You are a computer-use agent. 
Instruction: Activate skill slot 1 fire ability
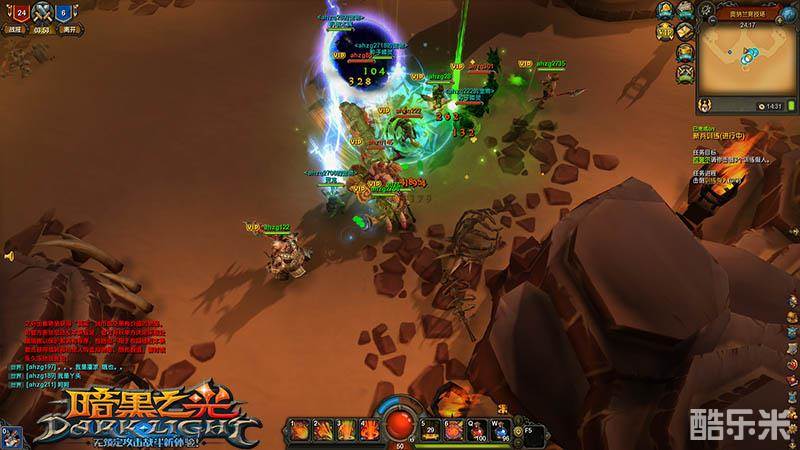(299, 430)
